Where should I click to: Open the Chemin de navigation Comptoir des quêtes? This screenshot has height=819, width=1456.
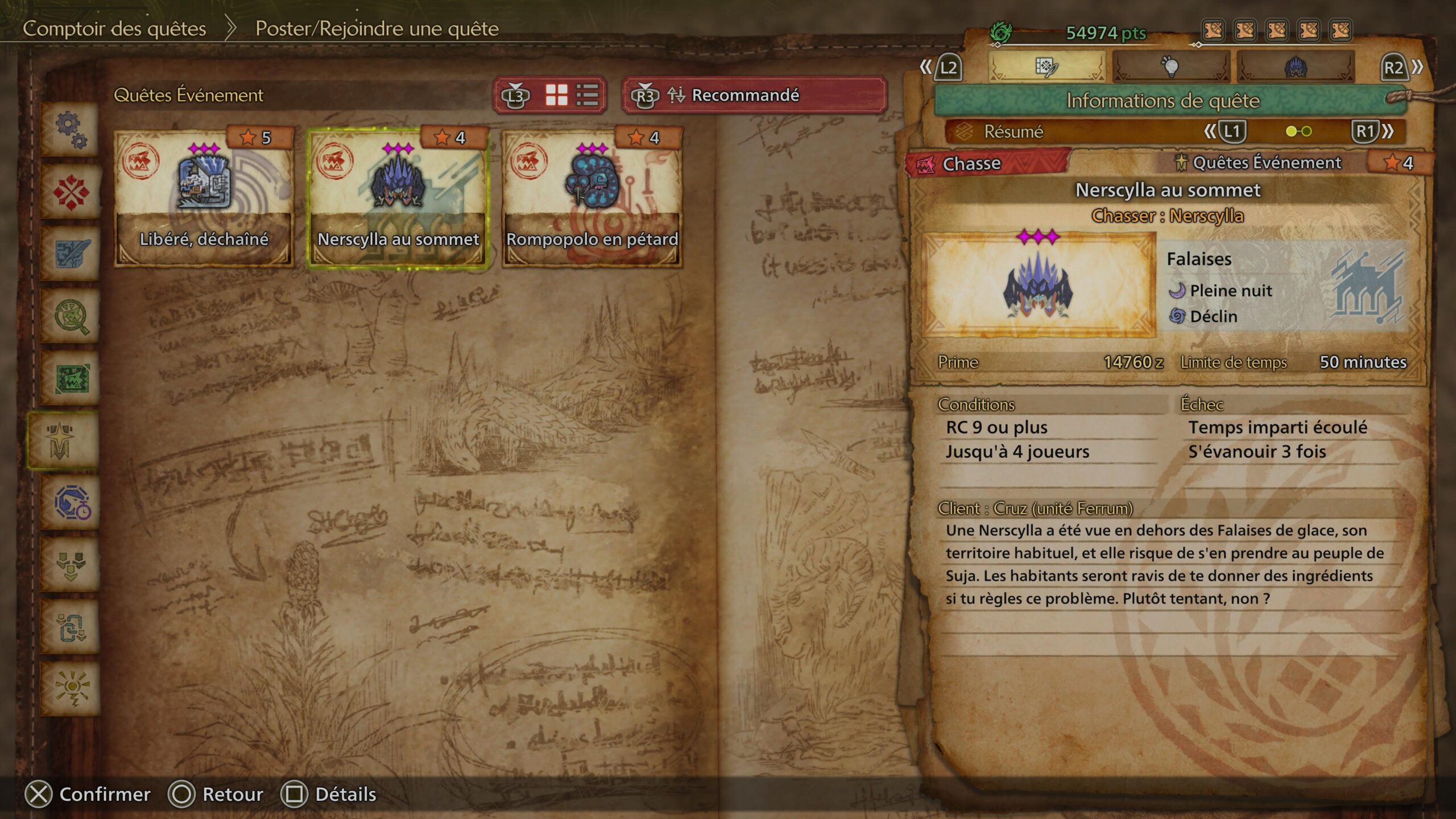tap(114, 28)
